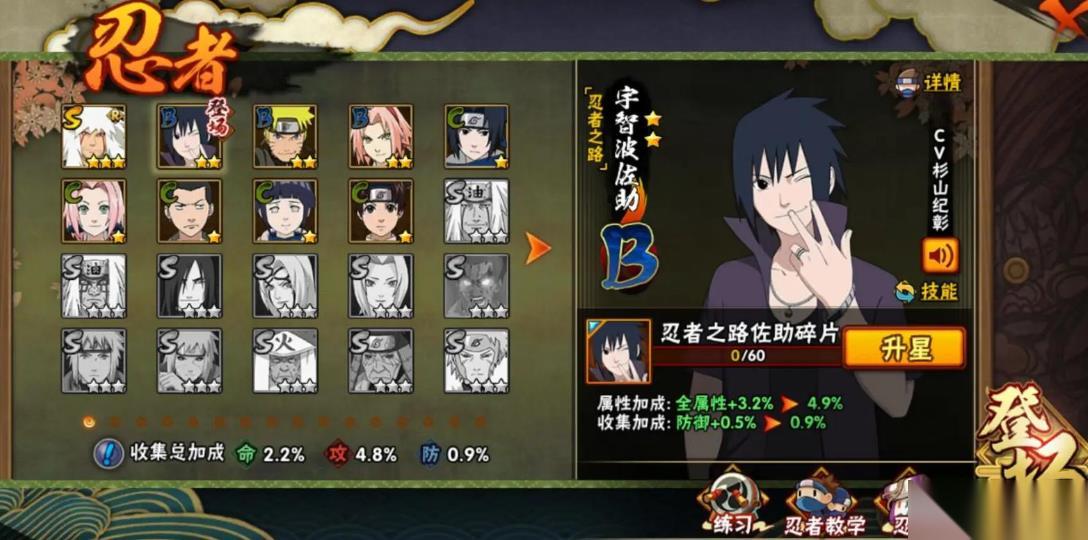
Task: Play the voice sample speaker button
Action: click(939, 254)
